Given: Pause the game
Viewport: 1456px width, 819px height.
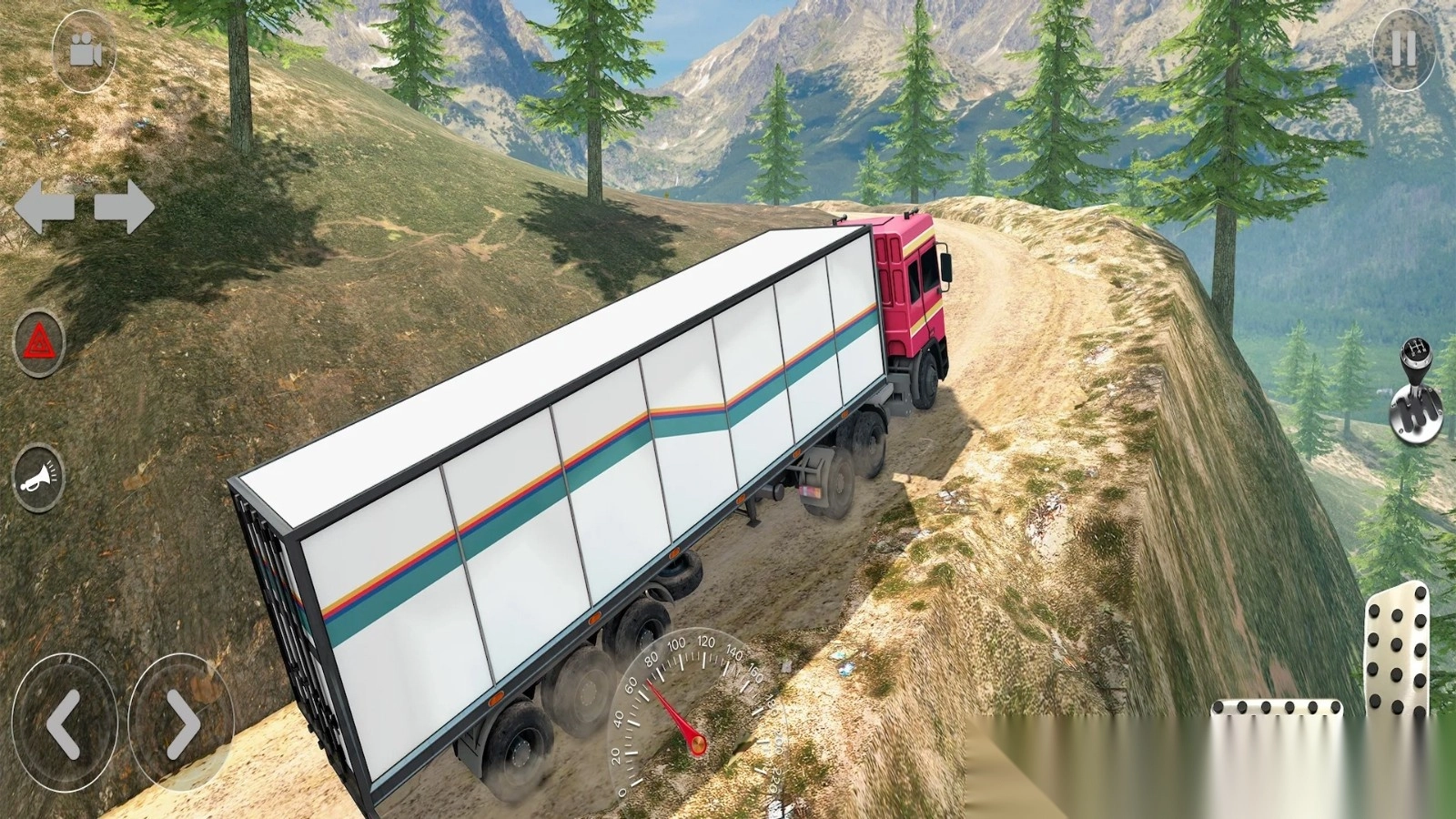Looking at the screenshot, I should coord(1403,49).
